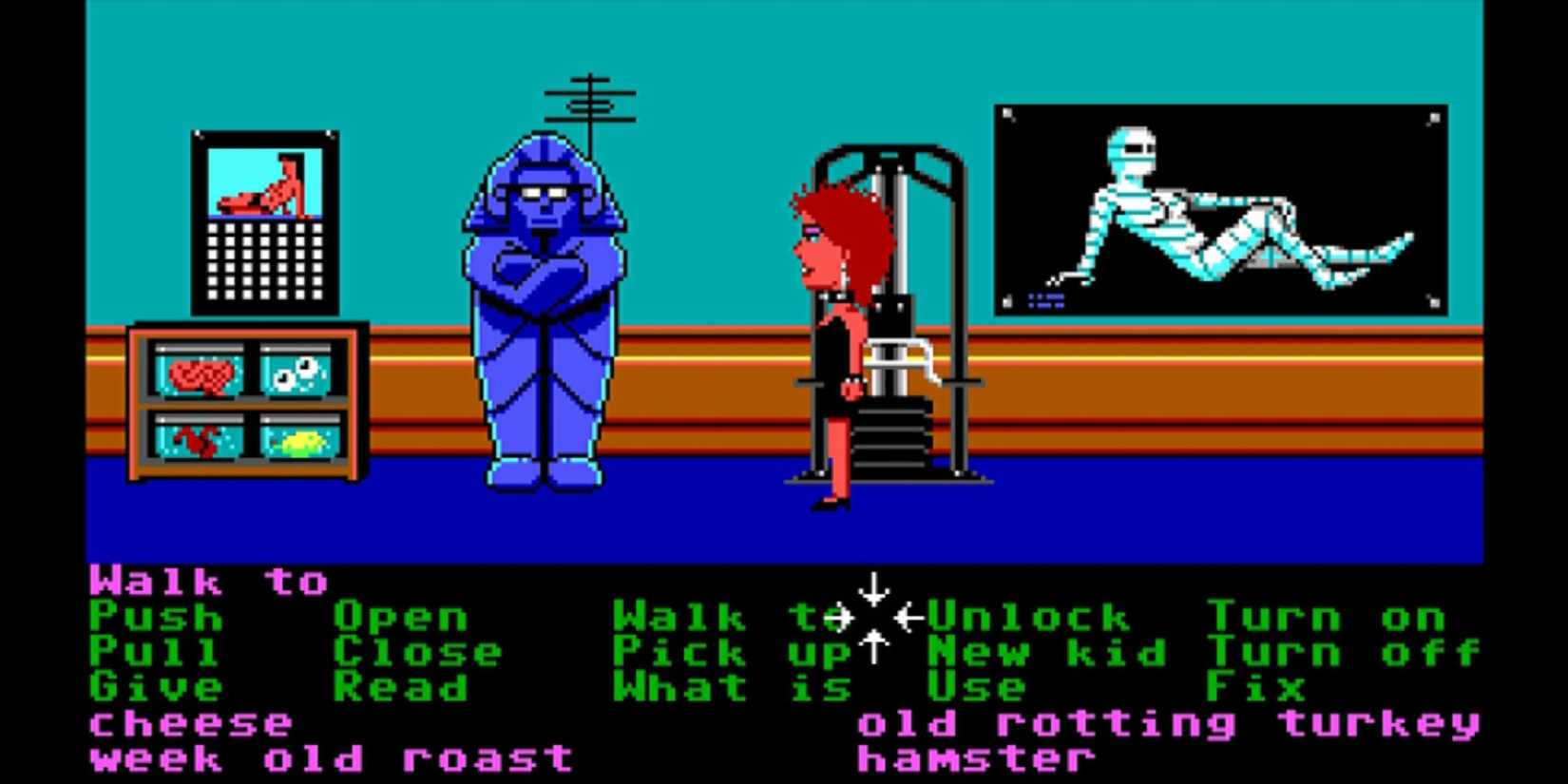Select the old rotting turkey from inventory

[x=1169, y=723]
